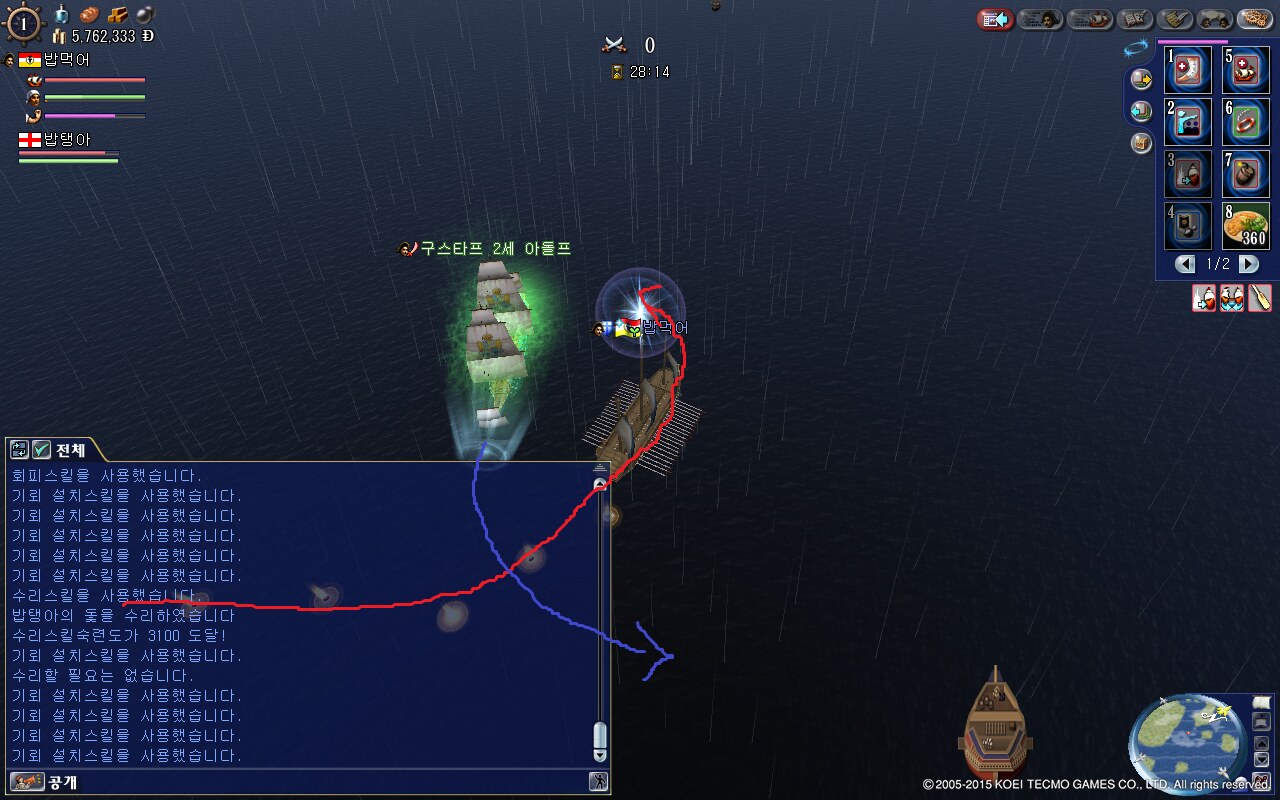Activate skill slot 2 lookout skill
Viewport: 1280px width, 800px height.
[1188, 122]
